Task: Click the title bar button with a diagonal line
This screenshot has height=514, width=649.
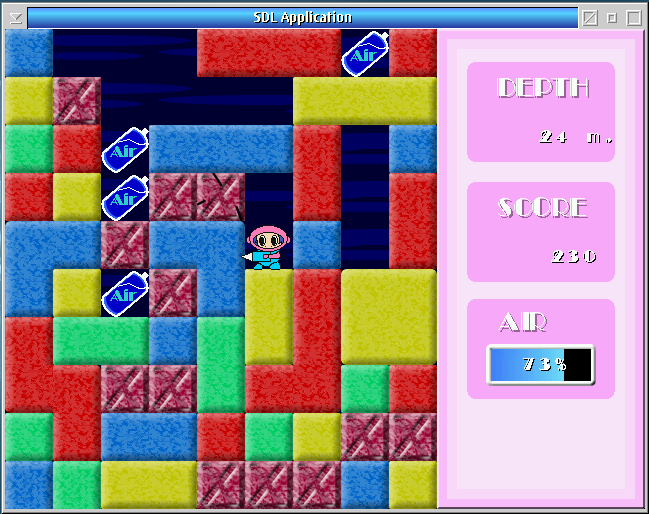Action: point(590,17)
